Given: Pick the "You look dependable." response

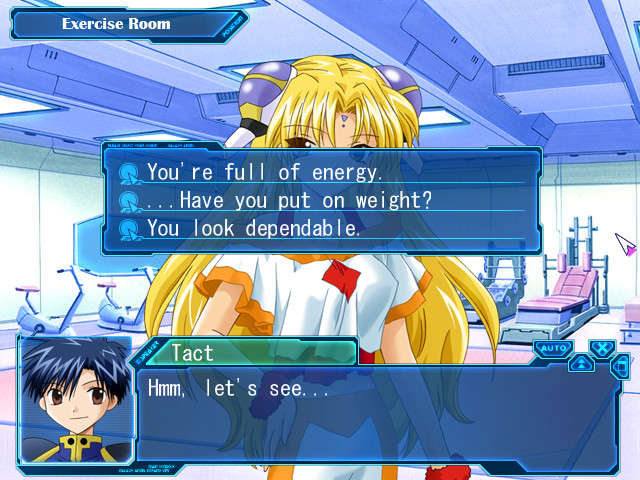Looking at the screenshot, I should point(253,228).
